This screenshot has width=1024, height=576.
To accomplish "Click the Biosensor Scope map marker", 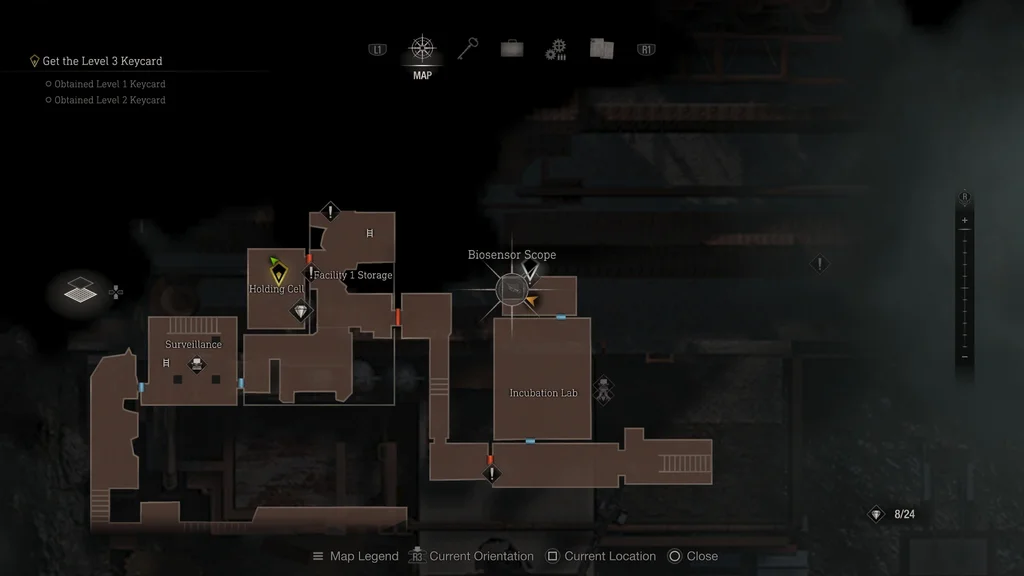I will pos(512,289).
